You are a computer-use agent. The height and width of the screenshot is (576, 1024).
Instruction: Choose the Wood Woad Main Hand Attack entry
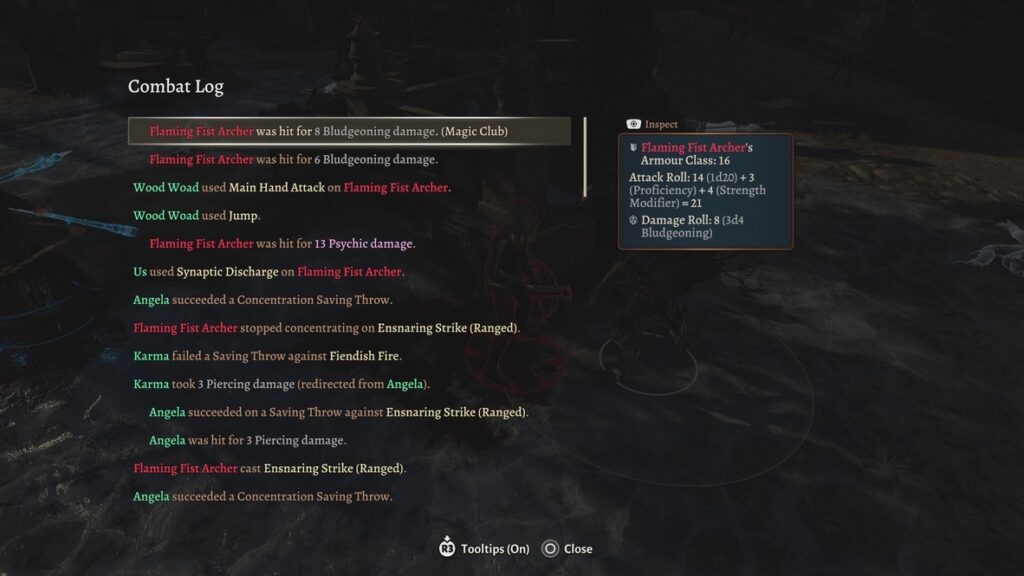(x=292, y=187)
